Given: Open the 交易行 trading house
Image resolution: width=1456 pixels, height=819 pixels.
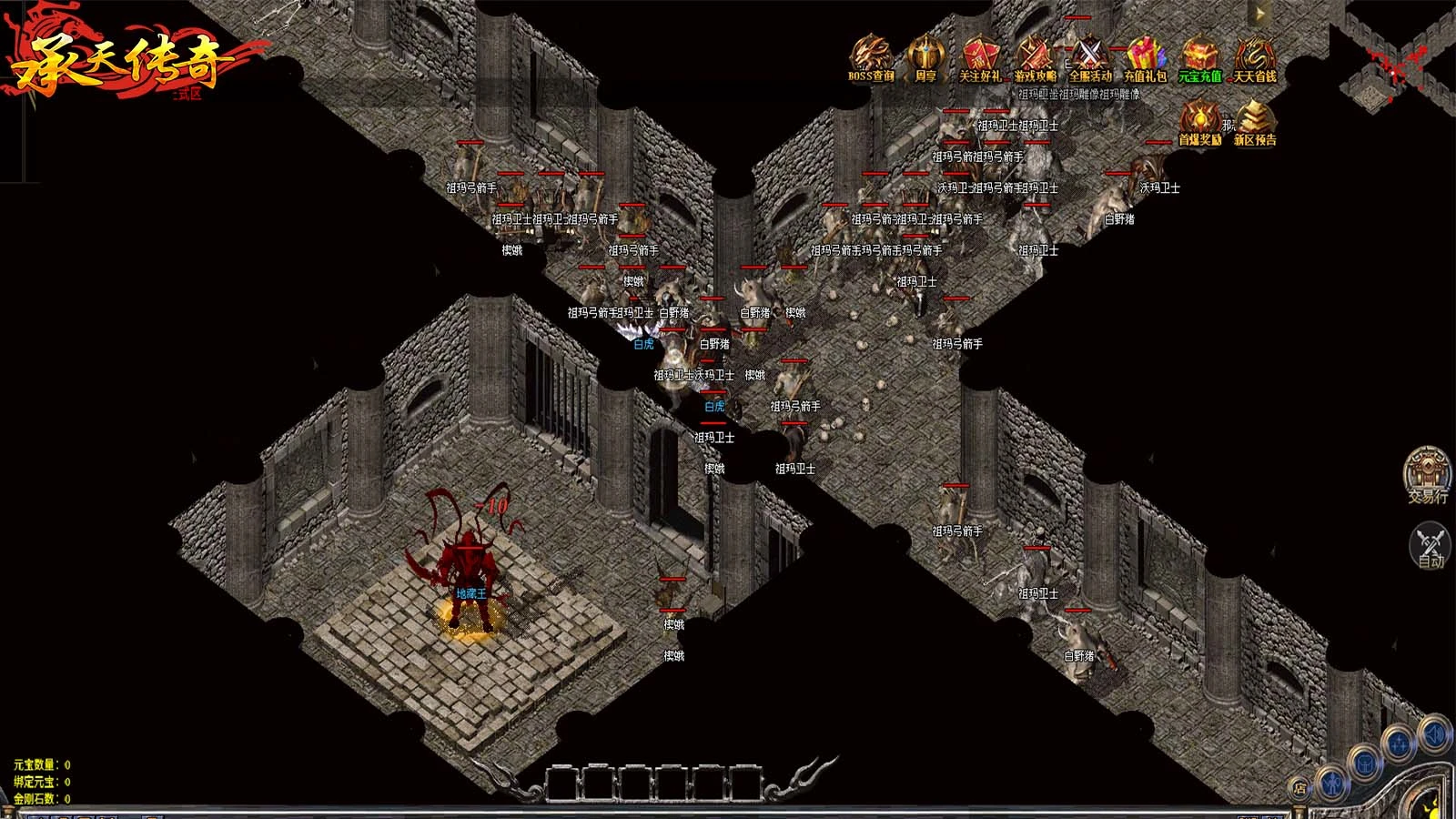Looking at the screenshot, I should point(1427,474).
